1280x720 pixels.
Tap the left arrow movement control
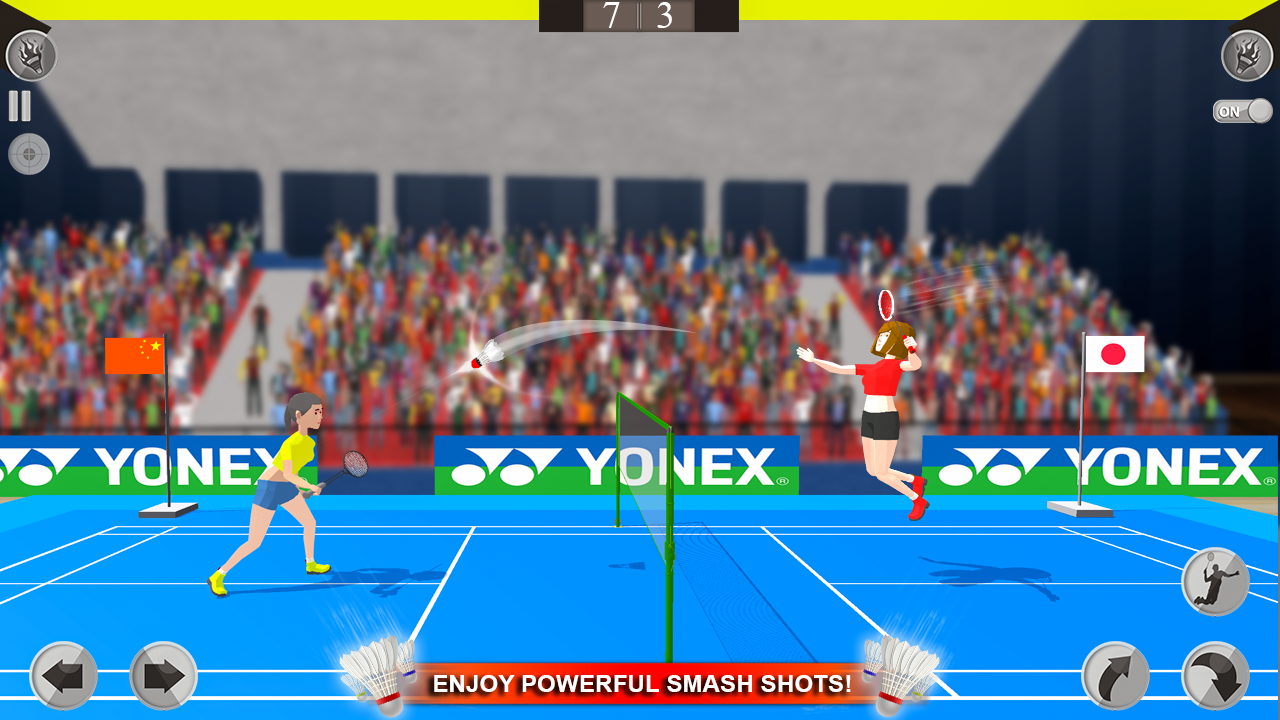(62, 676)
